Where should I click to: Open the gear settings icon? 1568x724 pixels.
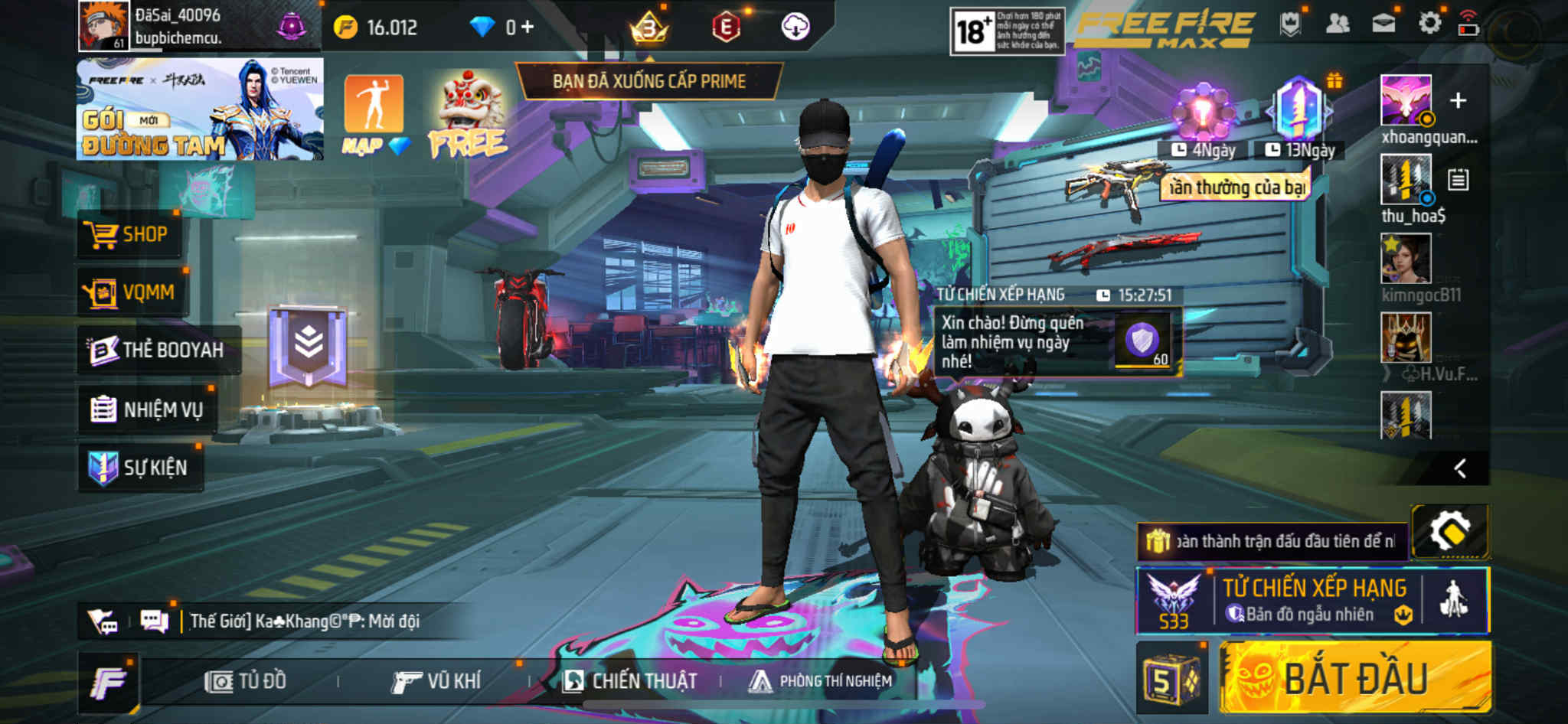[1429, 24]
